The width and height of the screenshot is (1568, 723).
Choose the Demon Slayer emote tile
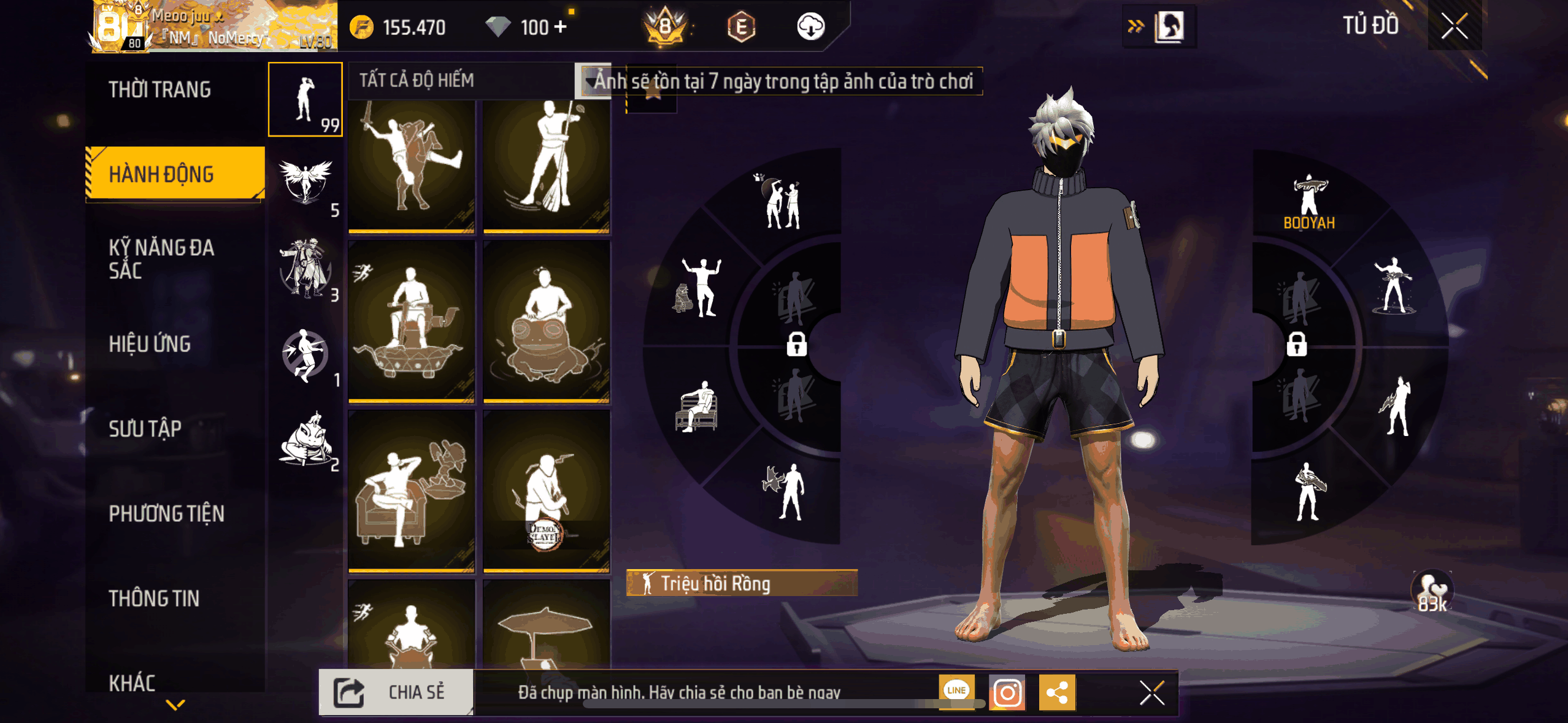546,492
